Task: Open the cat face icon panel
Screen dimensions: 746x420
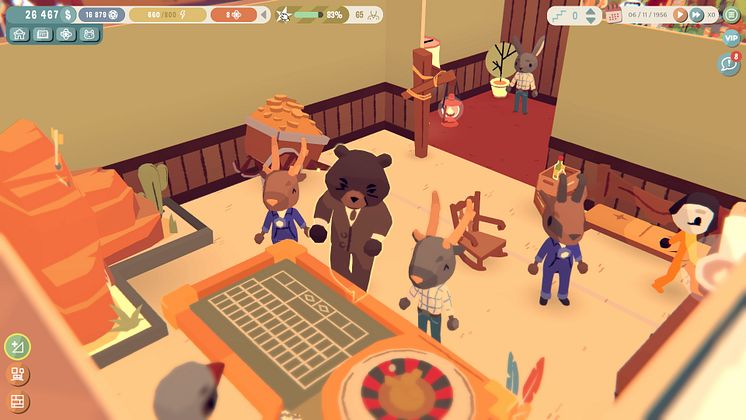Action: [90, 34]
